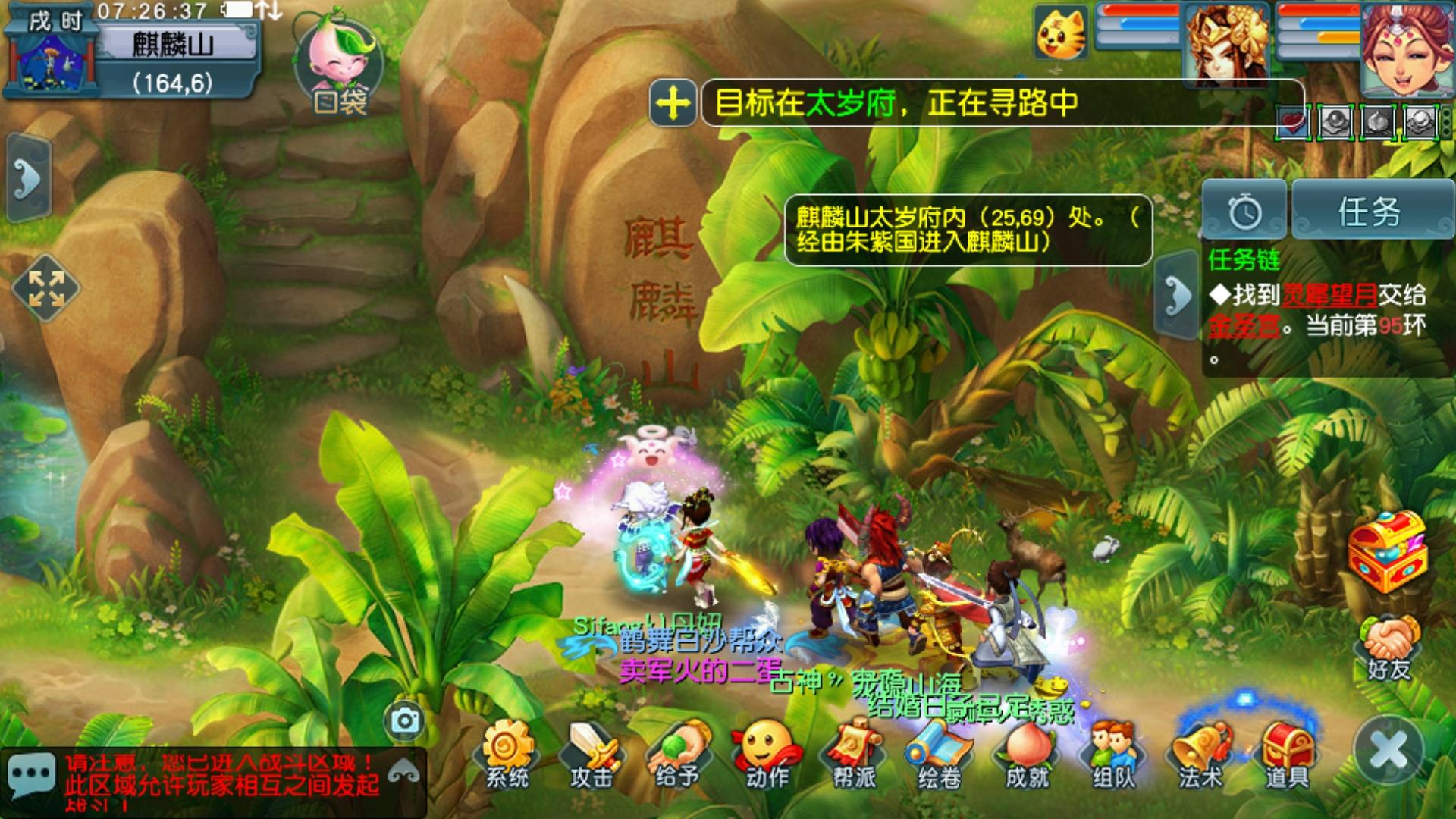Tap the 攻击 attack button
This screenshot has height=819, width=1456.
pos(591,754)
